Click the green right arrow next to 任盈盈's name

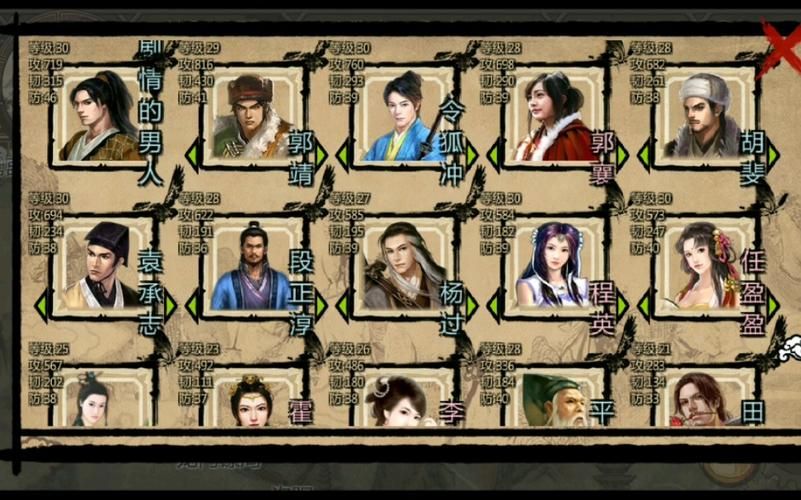pos(773,303)
